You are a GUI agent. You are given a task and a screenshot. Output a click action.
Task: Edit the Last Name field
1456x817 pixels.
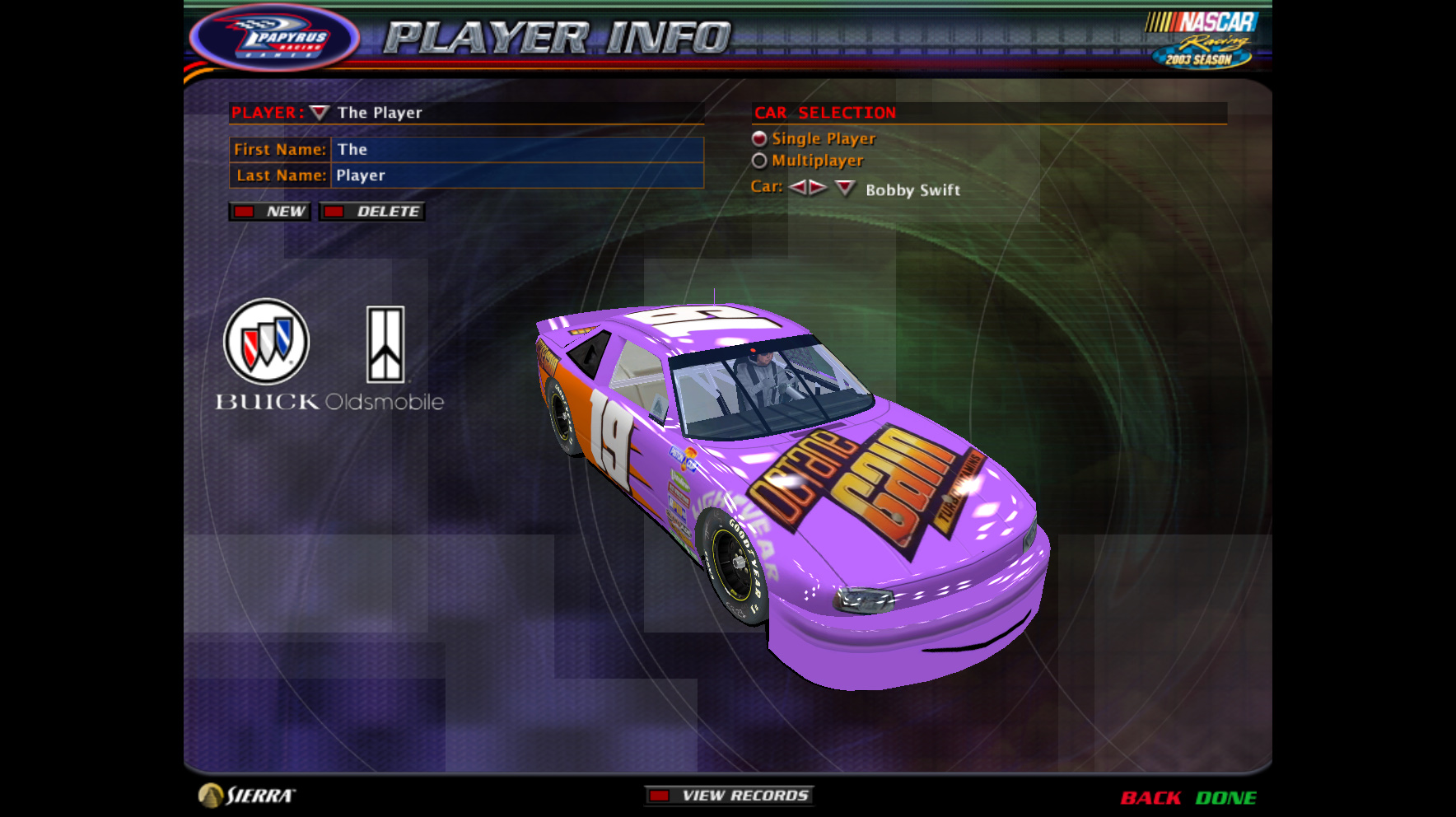(x=516, y=175)
